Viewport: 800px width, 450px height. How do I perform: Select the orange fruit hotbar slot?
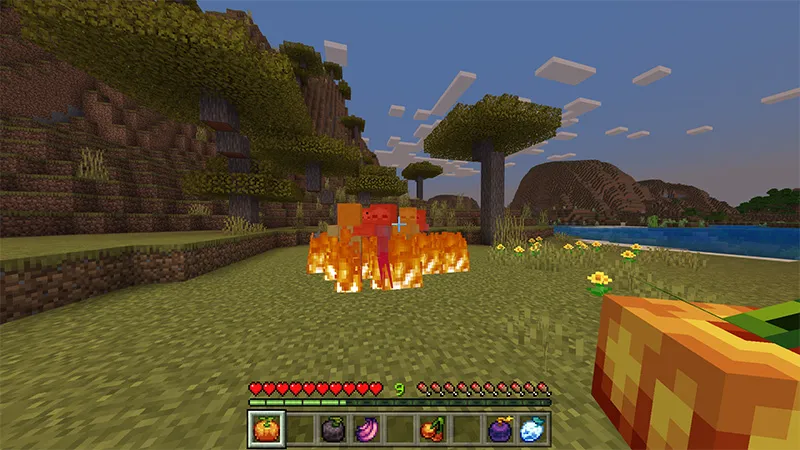click(264, 429)
